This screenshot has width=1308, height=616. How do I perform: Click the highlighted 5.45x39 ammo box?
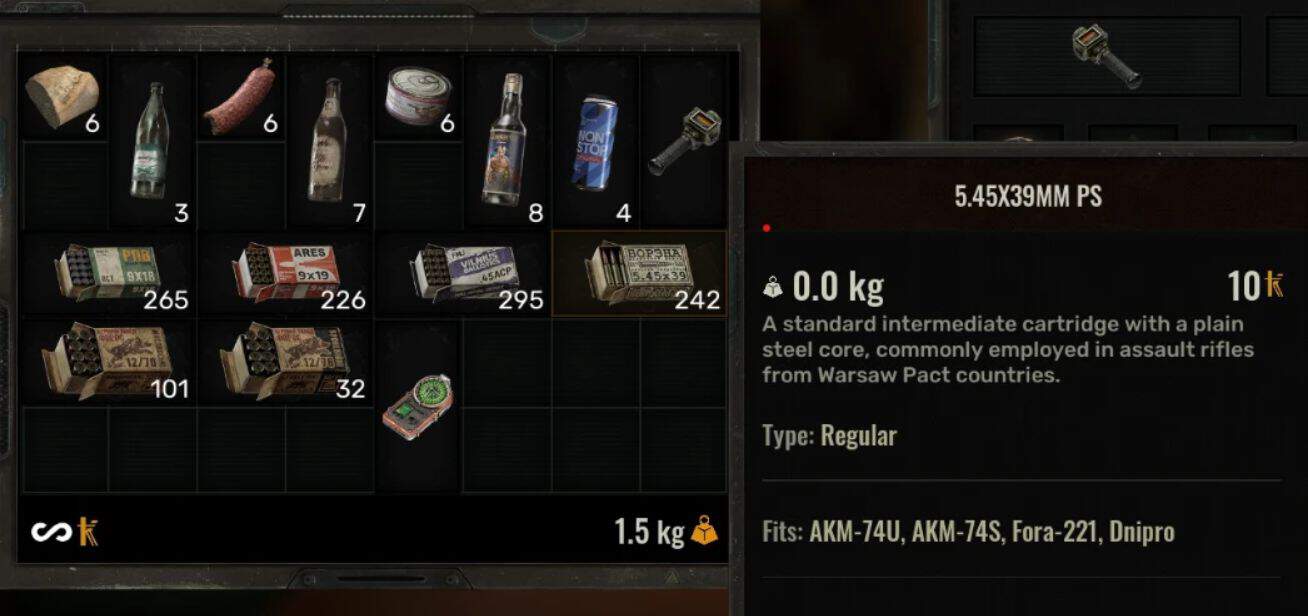tap(640, 274)
